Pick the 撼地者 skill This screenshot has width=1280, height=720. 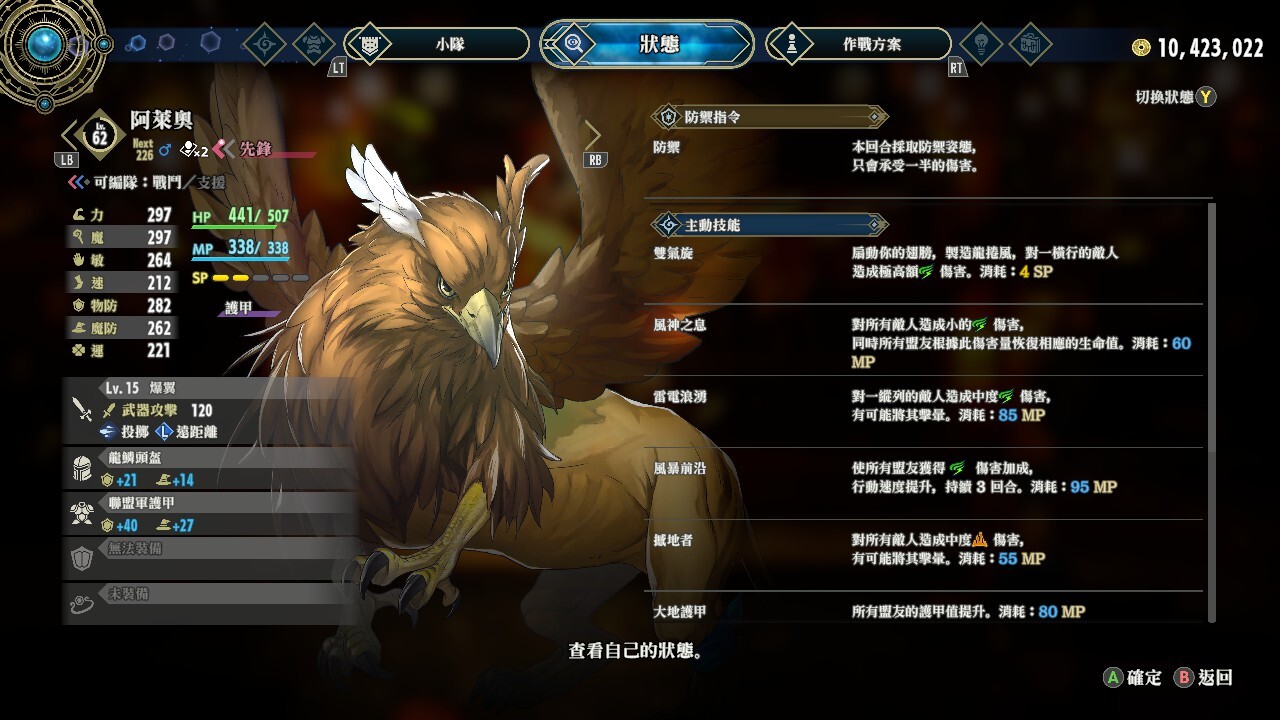[x=925, y=549]
